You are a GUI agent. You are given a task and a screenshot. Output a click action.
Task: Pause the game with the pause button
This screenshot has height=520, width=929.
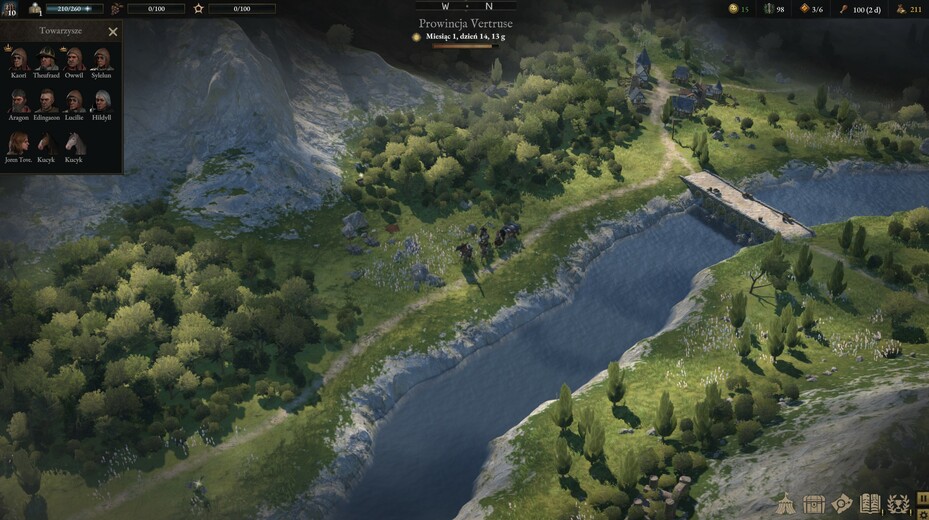922,496
